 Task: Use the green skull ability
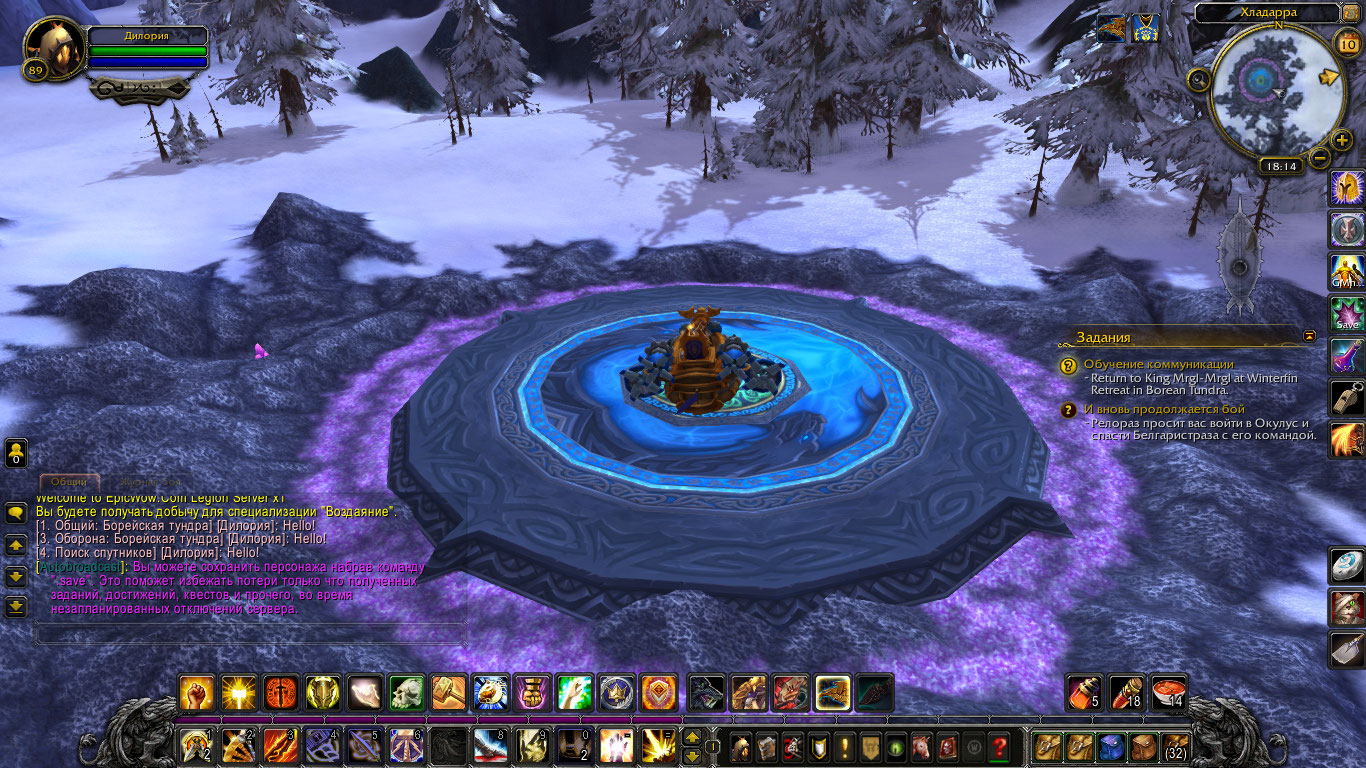(x=407, y=692)
